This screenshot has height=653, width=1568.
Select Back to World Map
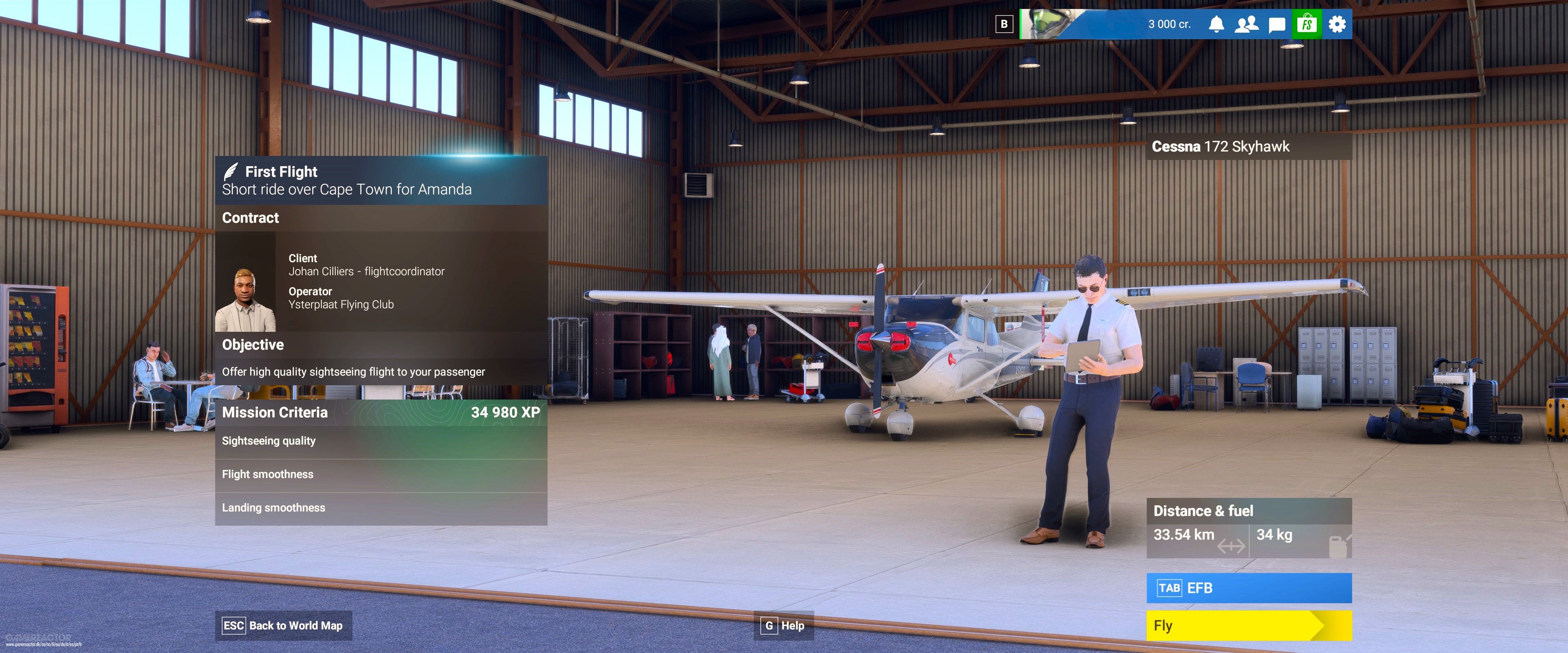coord(283,626)
